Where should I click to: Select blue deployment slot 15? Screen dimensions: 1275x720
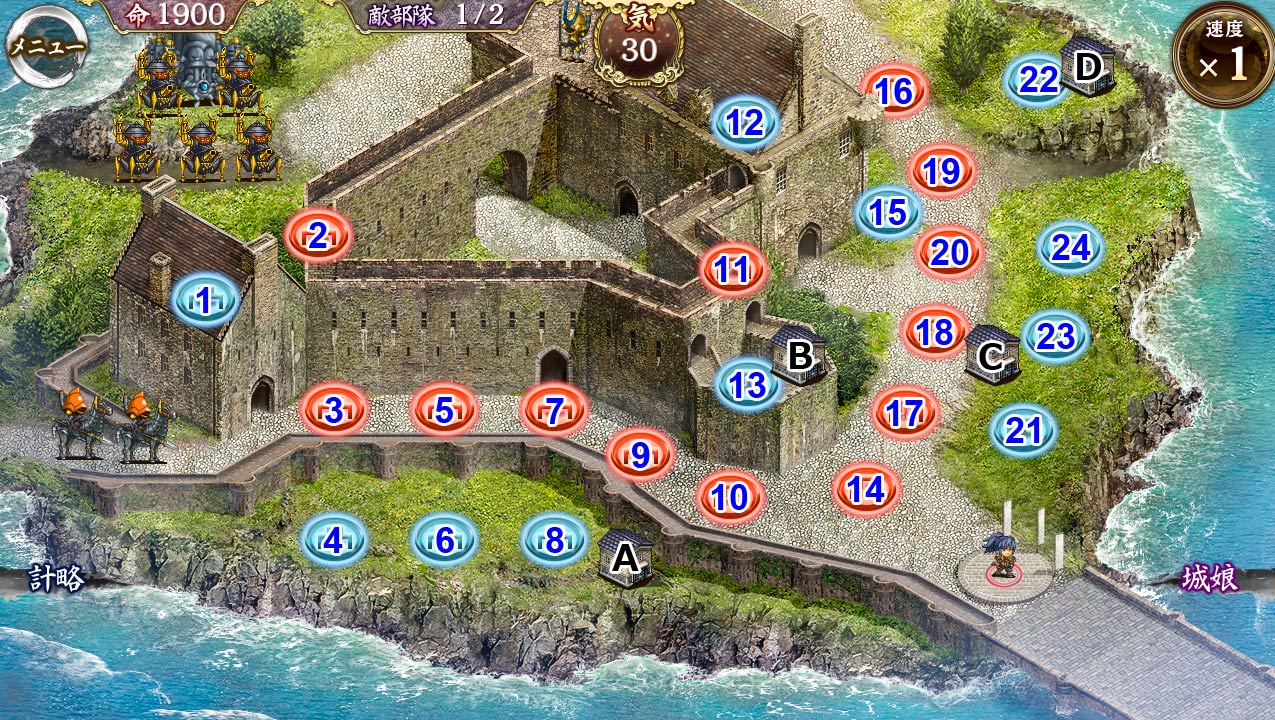[x=889, y=212]
